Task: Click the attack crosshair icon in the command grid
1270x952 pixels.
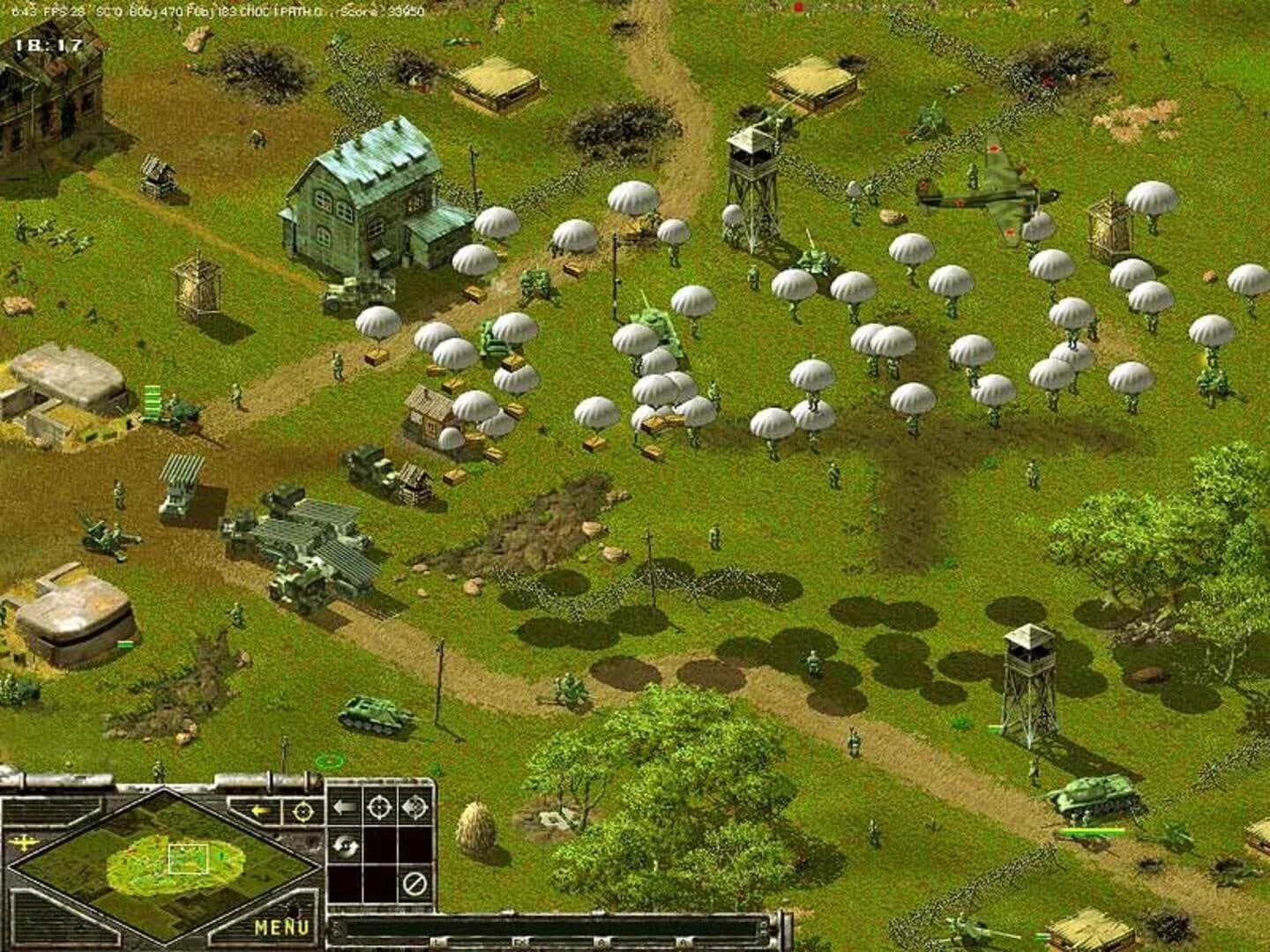Action: [x=379, y=808]
